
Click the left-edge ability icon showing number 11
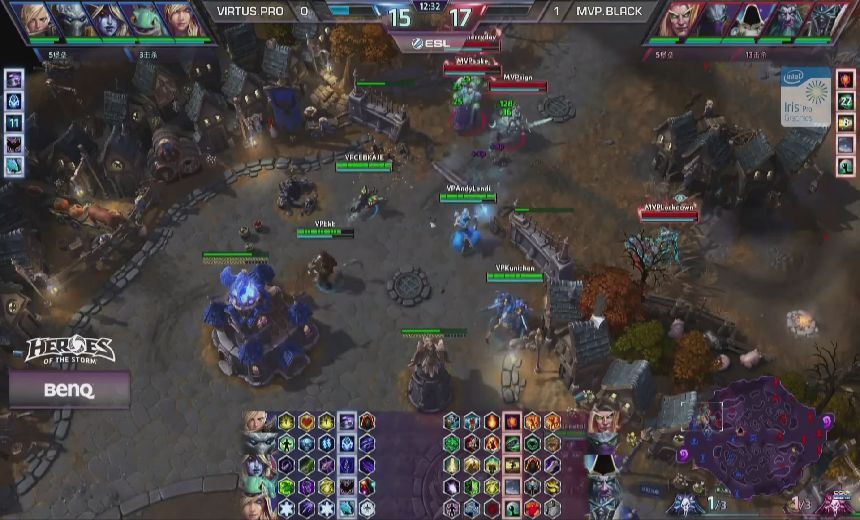tap(14, 122)
